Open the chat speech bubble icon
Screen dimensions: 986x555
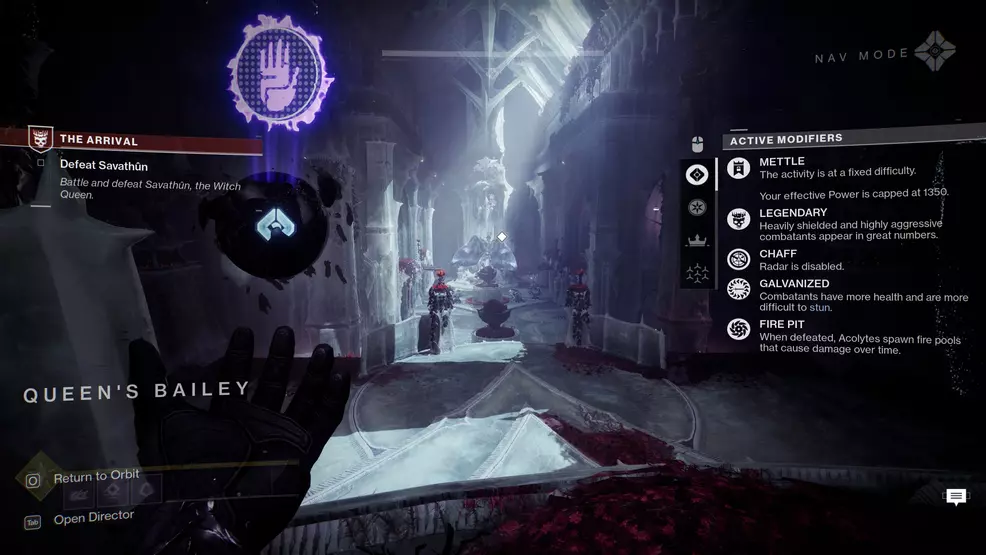coord(956,497)
